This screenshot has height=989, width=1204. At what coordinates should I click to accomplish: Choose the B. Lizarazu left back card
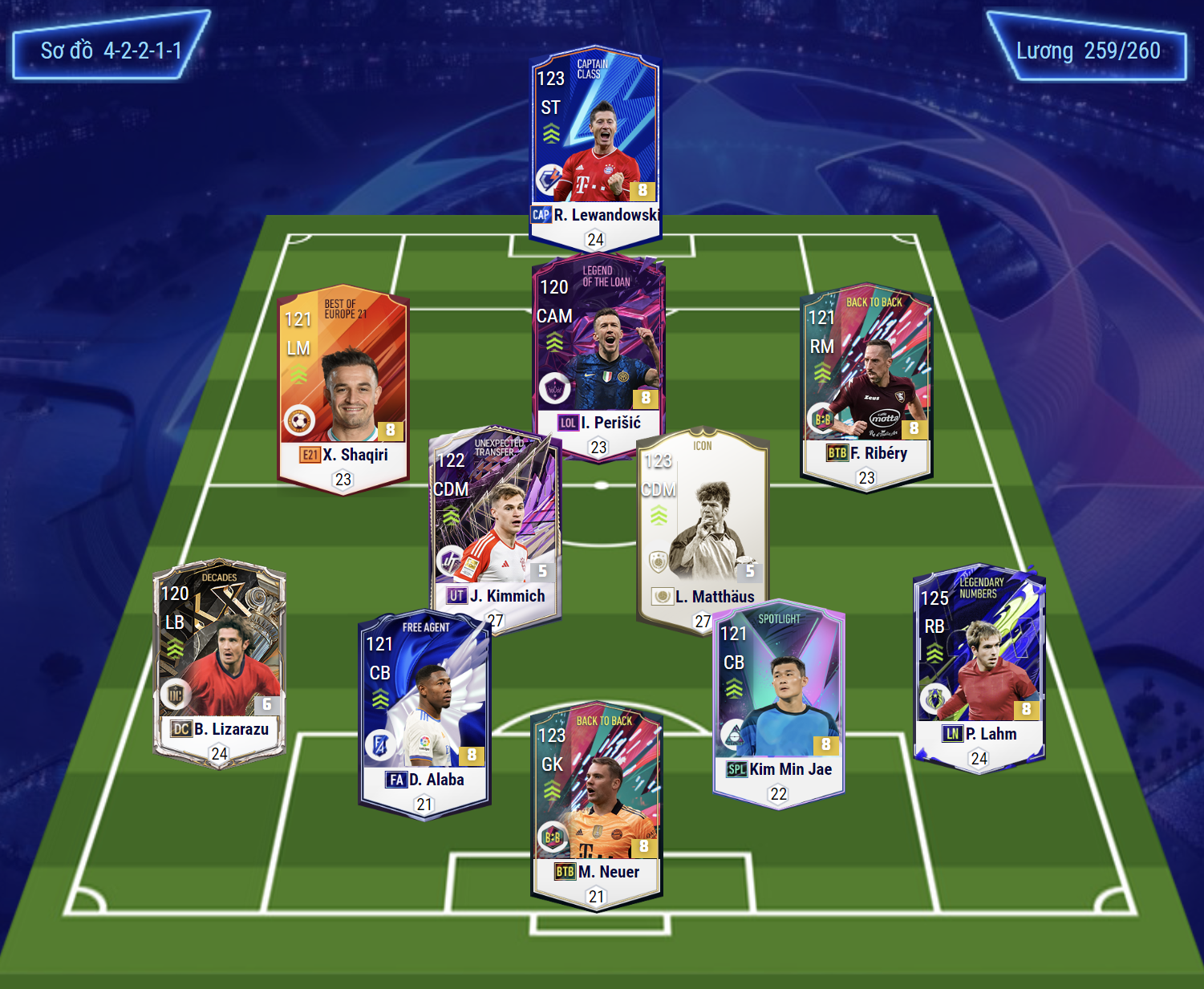pos(219,659)
